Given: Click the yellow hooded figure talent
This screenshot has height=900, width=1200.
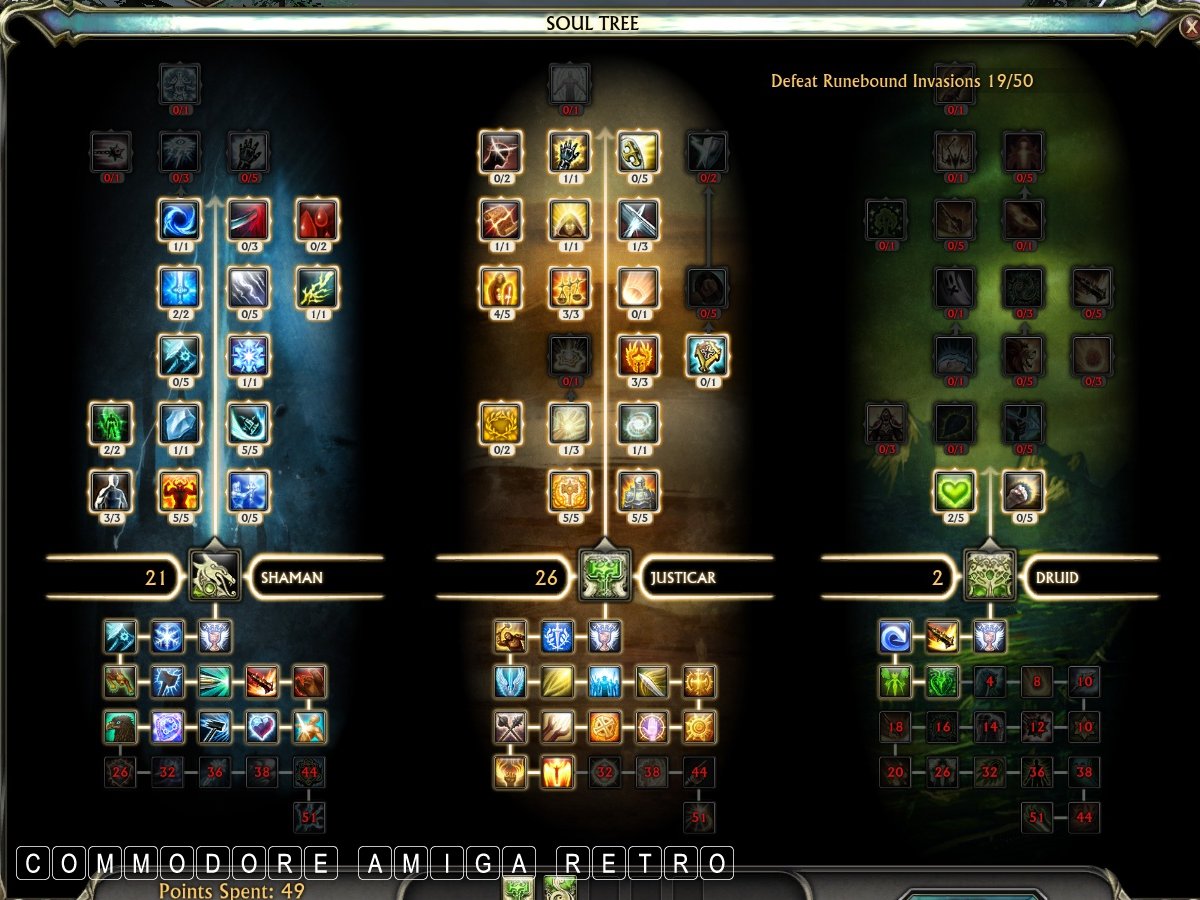Looking at the screenshot, I should 569,219.
